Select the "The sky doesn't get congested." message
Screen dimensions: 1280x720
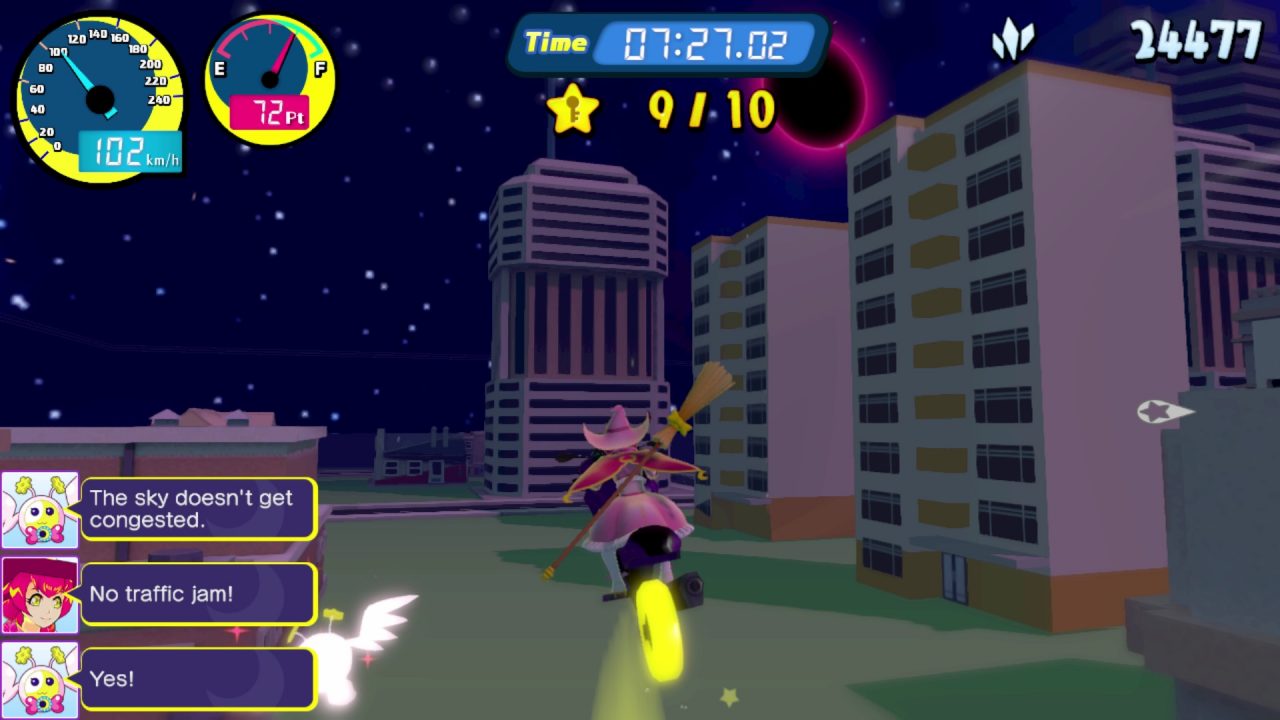(198, 509)
